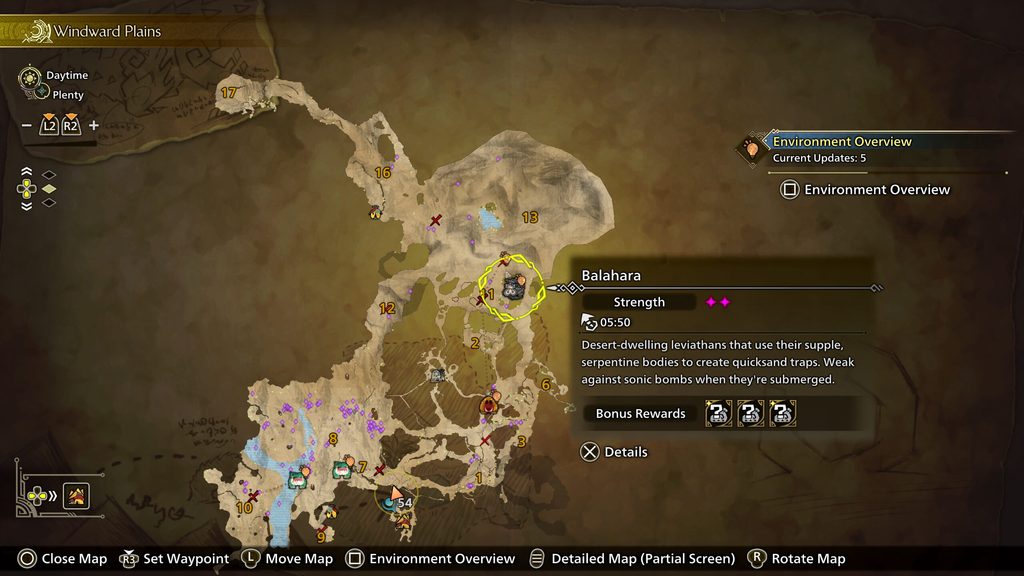Zoom out the map with minus
The width and height of the screenshot is (1024, 576).
point(26,126)
